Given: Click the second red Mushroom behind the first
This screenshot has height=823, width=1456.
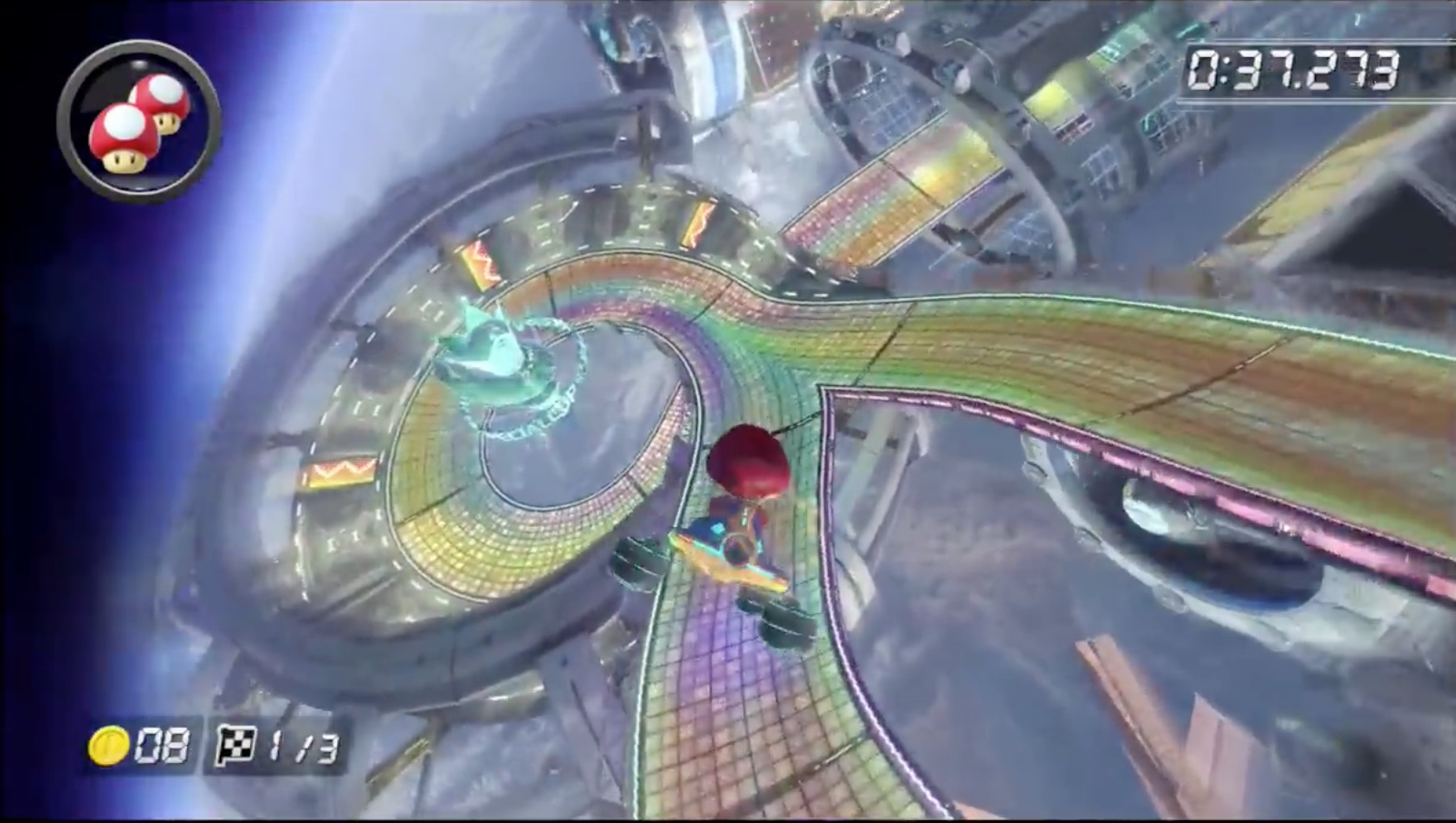Looking at the screenshot, I should tap(164, 100).
